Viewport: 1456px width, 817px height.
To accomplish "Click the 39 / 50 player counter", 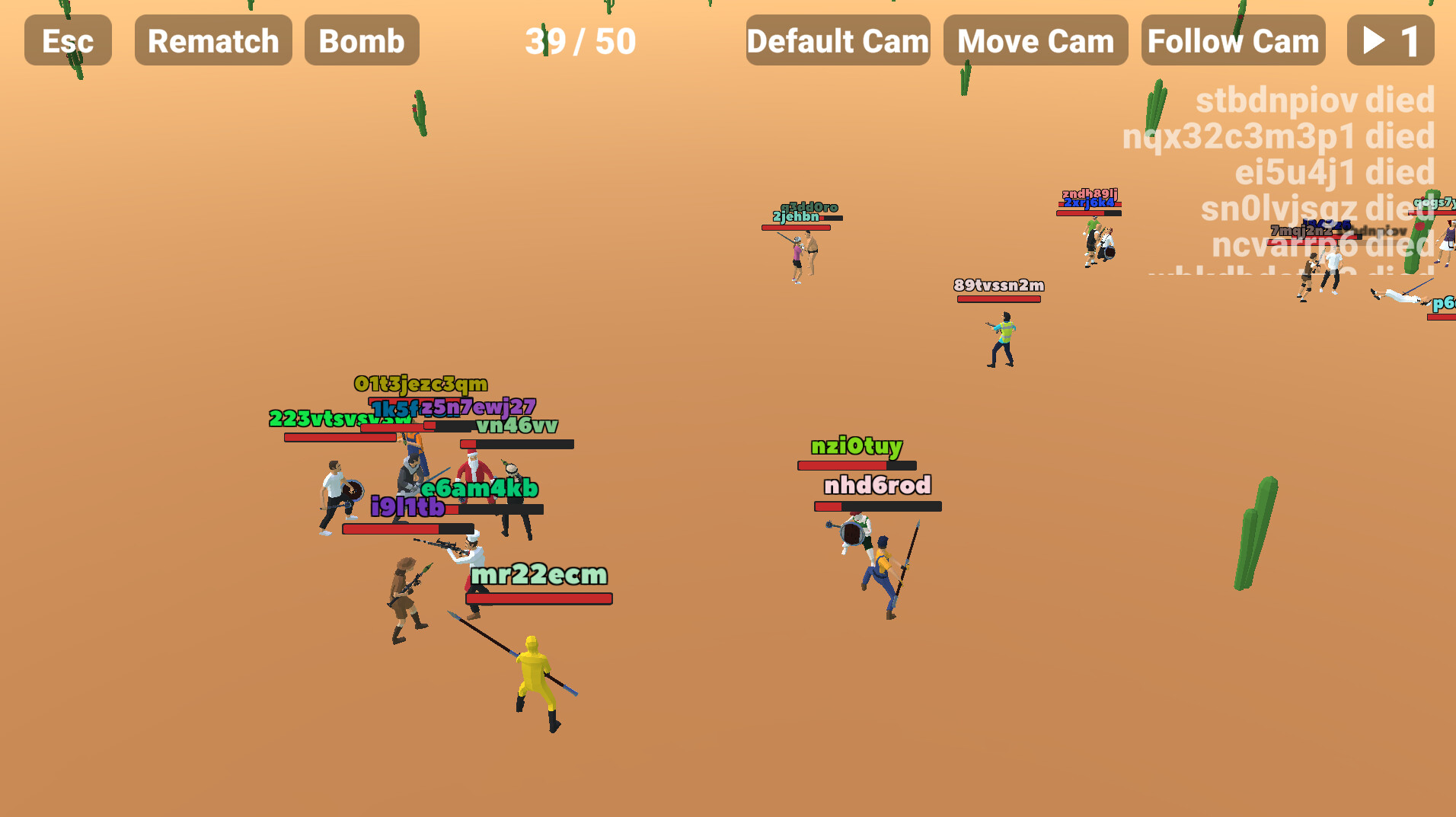I will 580,42.
